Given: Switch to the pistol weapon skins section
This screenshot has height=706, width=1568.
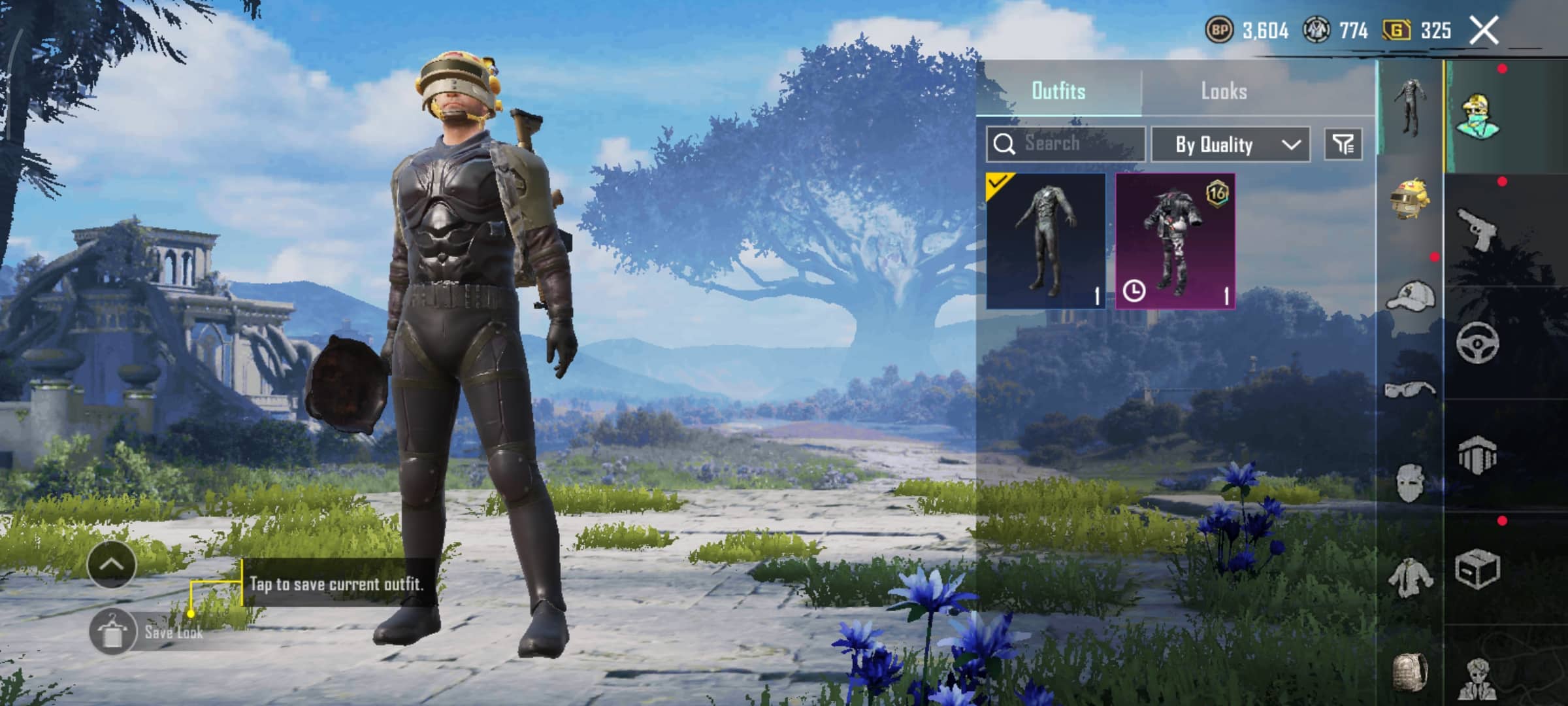Looking at the screenshot, I should point(1478,229).
